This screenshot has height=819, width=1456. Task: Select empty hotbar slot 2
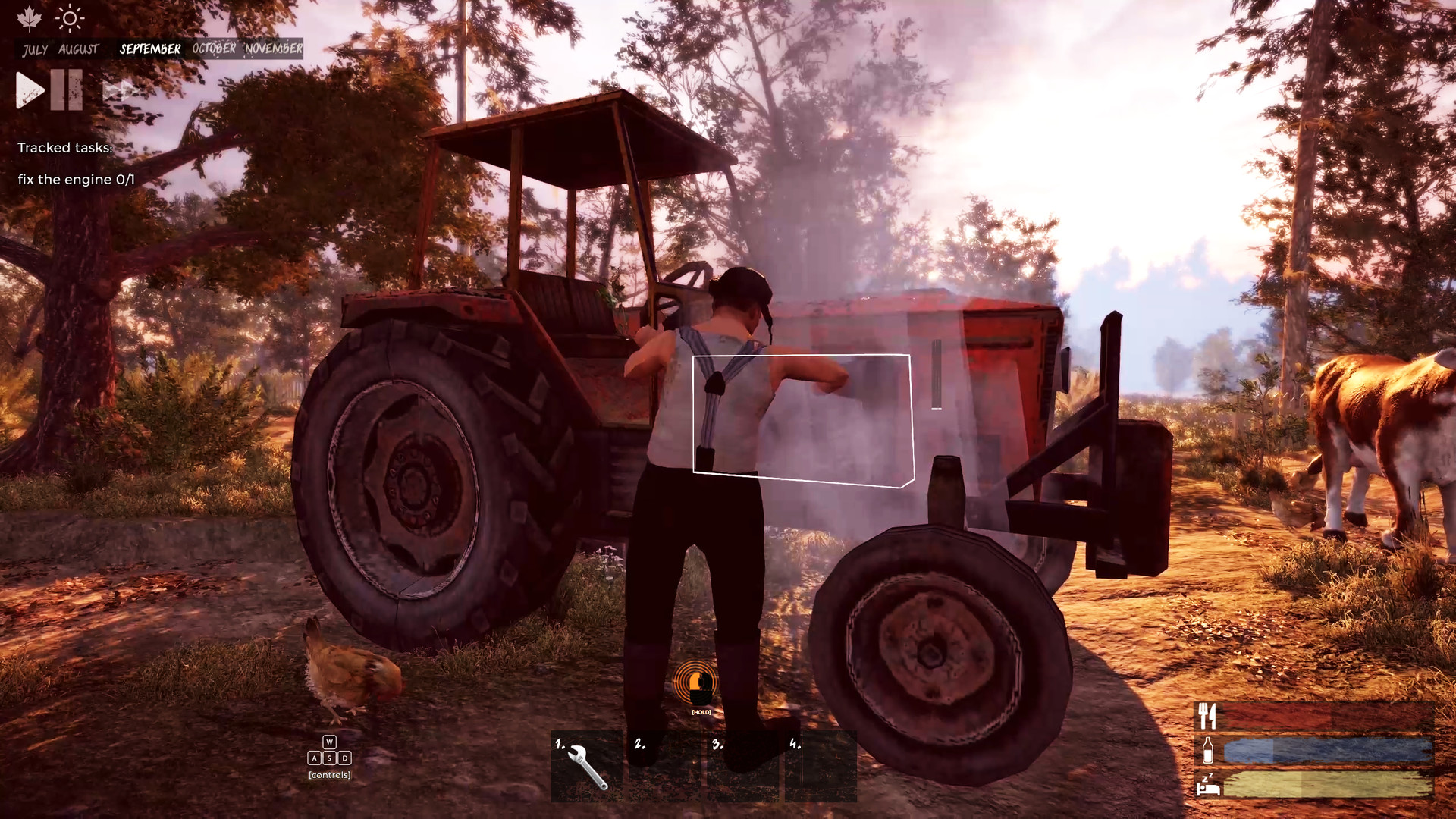click(x=663, y=766)
